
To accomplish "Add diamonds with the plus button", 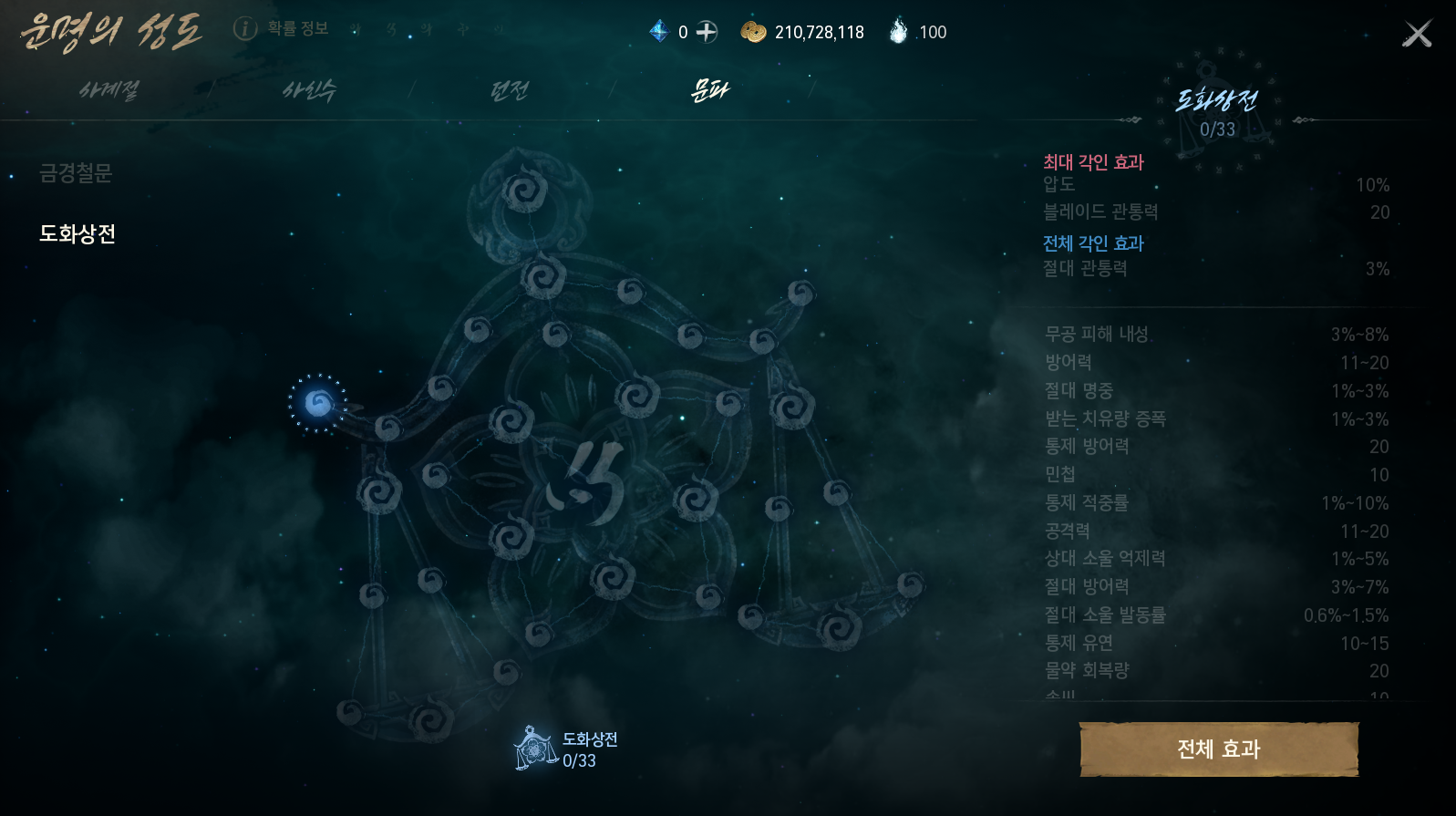I will coord(707,32).
